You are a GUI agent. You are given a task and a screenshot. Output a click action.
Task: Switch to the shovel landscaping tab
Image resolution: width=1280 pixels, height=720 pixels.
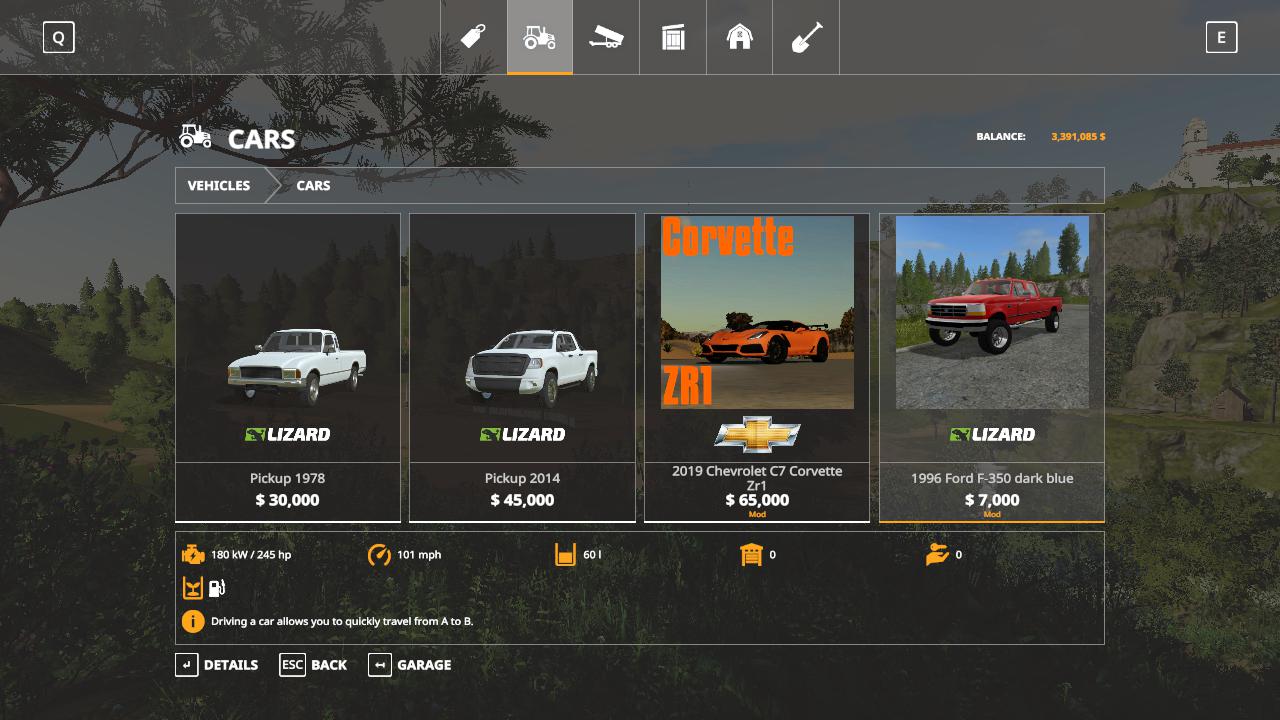(x=806, y=37)
